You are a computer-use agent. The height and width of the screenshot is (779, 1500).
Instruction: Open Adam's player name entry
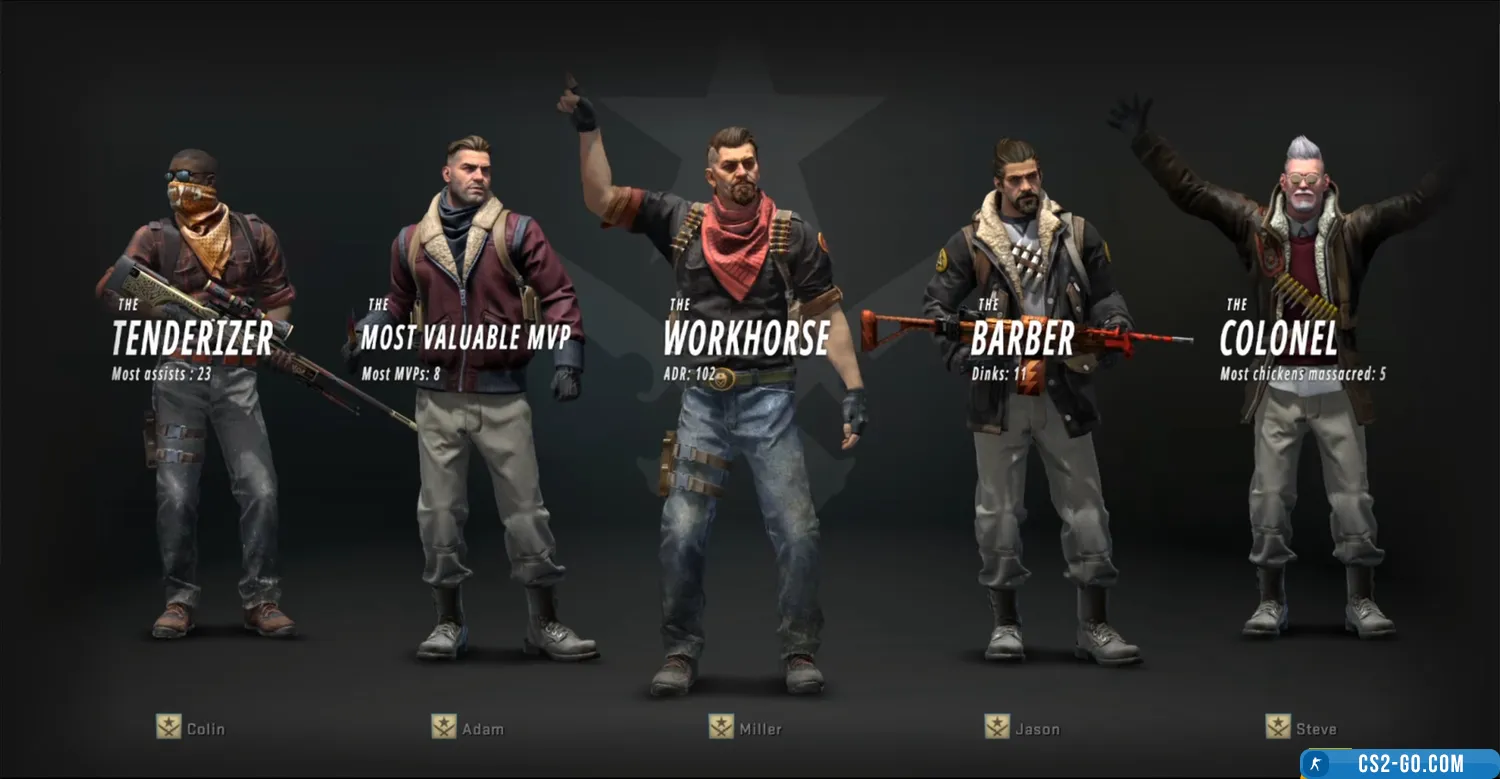[x=482, y=729]
